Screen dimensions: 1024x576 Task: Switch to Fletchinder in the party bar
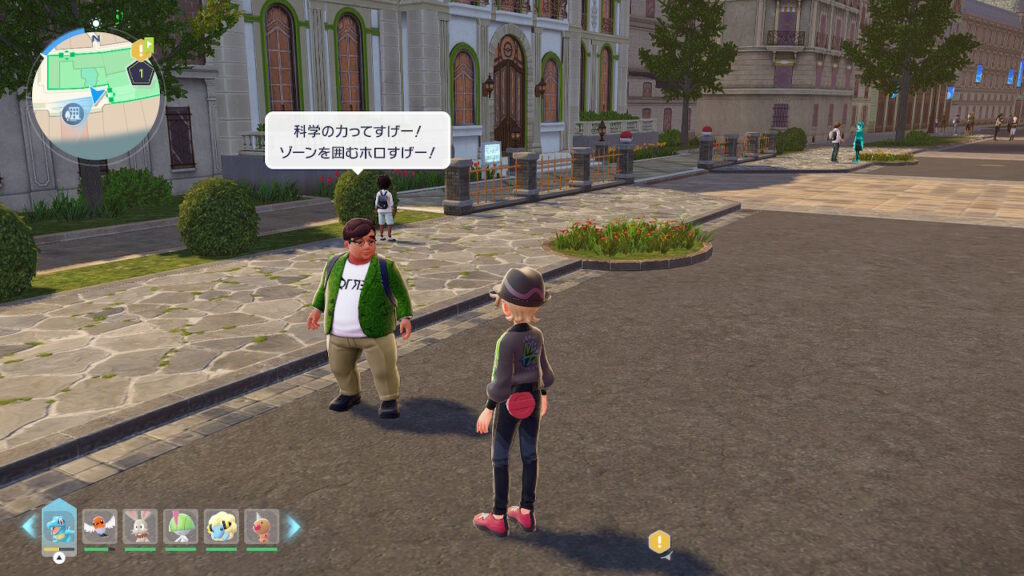[99, 526]
